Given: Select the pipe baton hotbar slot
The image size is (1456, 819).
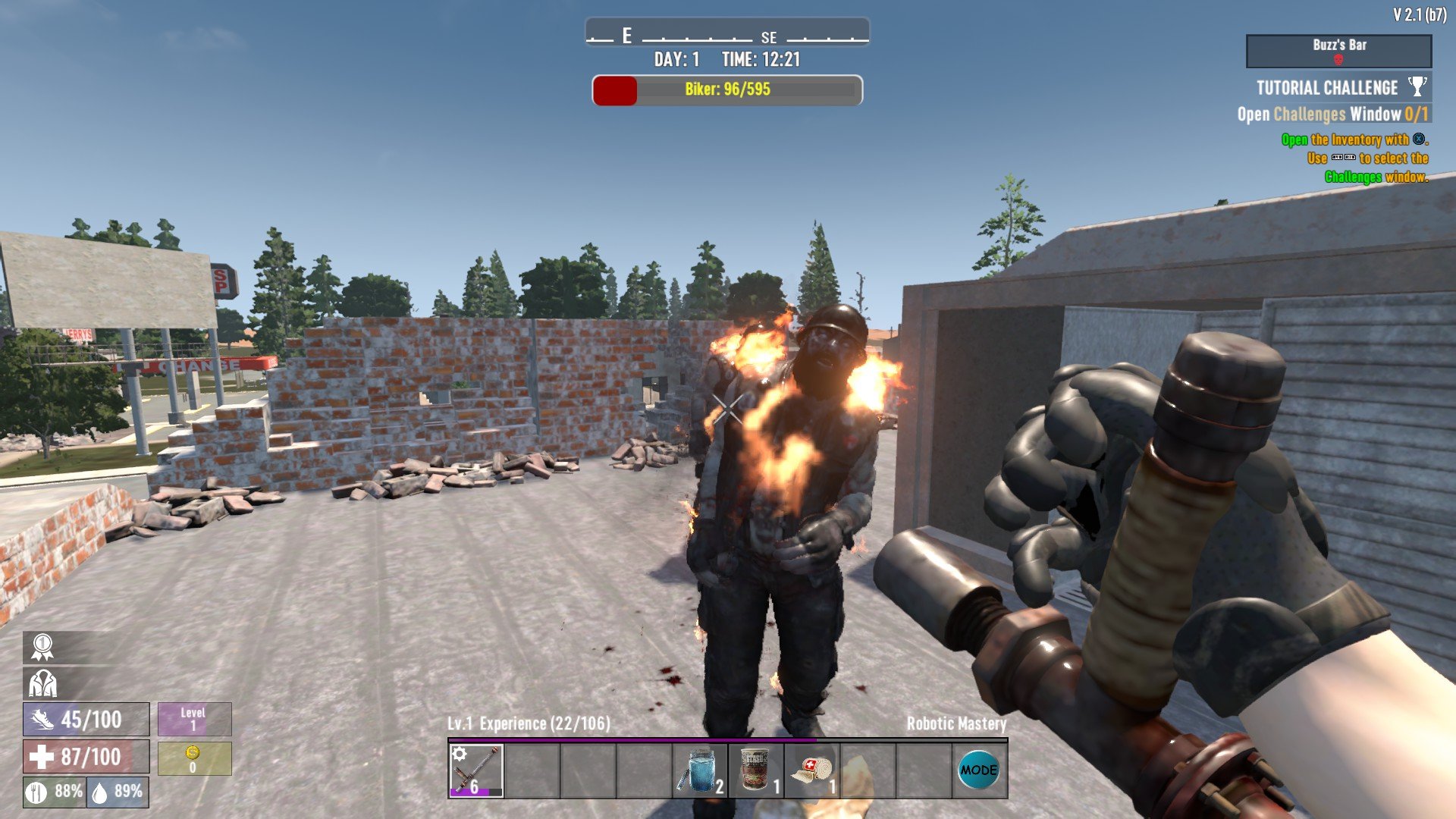Looking at the screenshot, I should click(x=475, y=770).
